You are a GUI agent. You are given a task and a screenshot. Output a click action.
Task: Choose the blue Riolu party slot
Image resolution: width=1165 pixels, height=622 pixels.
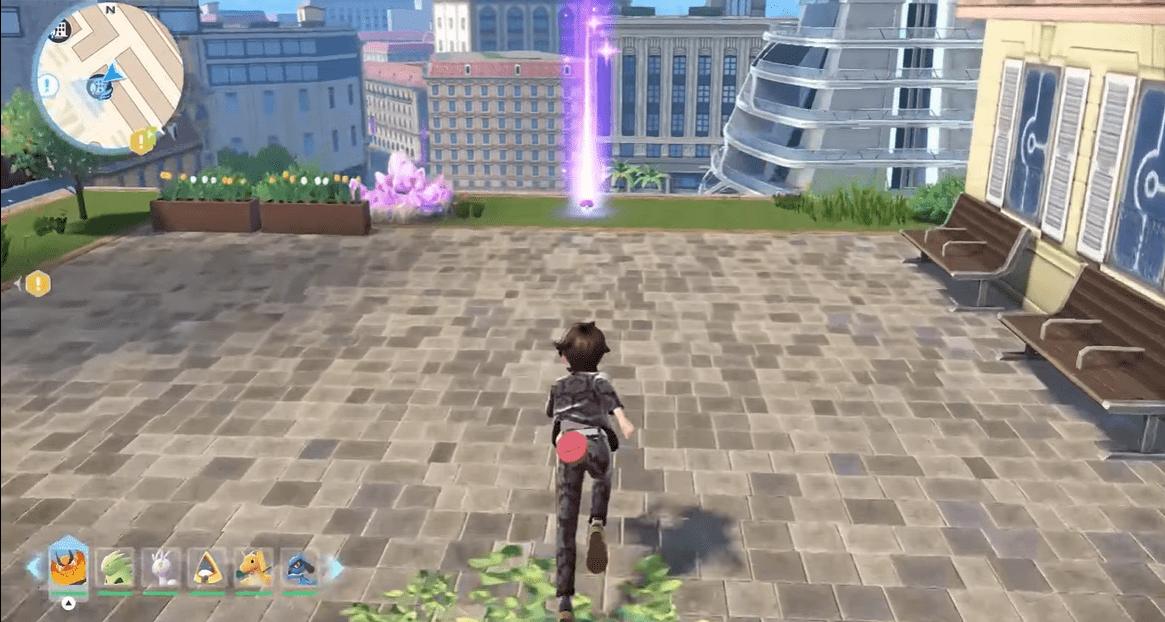299,568
